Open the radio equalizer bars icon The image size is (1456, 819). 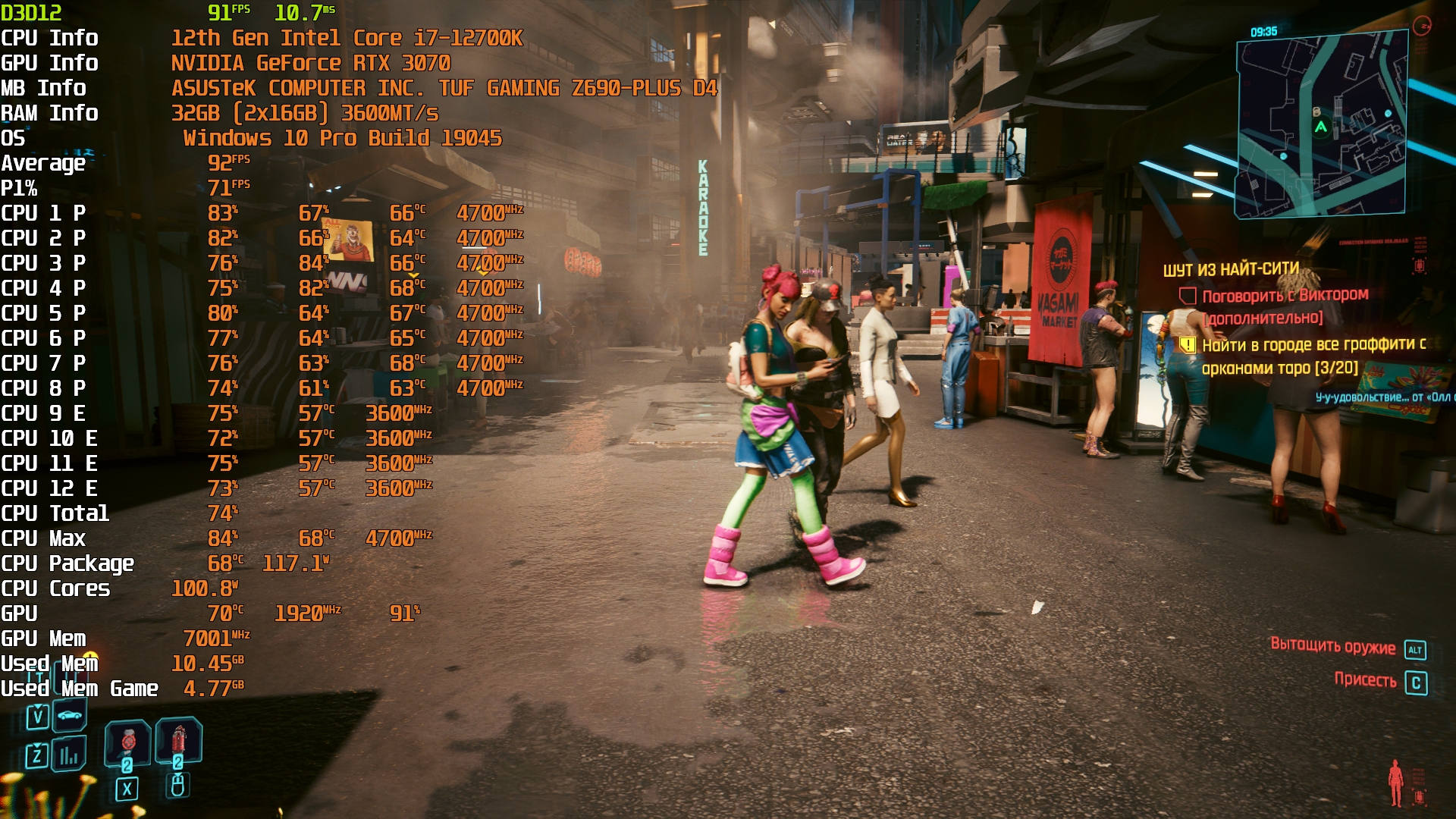(69, 755)
